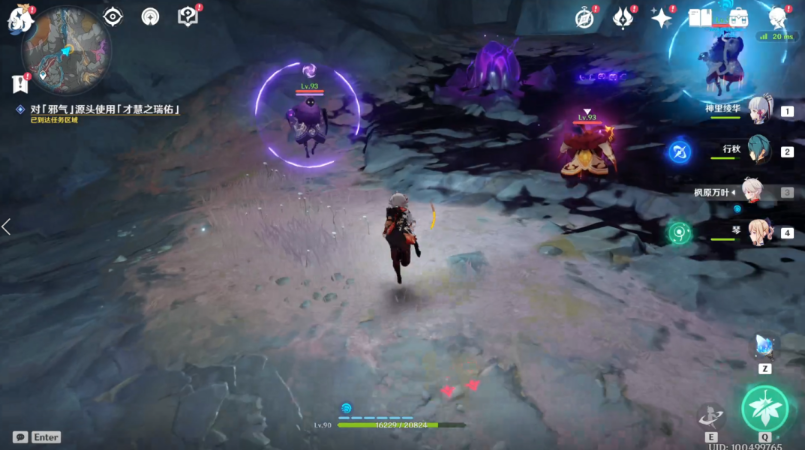Screen dimensions: 805x450
Task: Open the adventurer handbook book icon
Action: coord(701,18)
